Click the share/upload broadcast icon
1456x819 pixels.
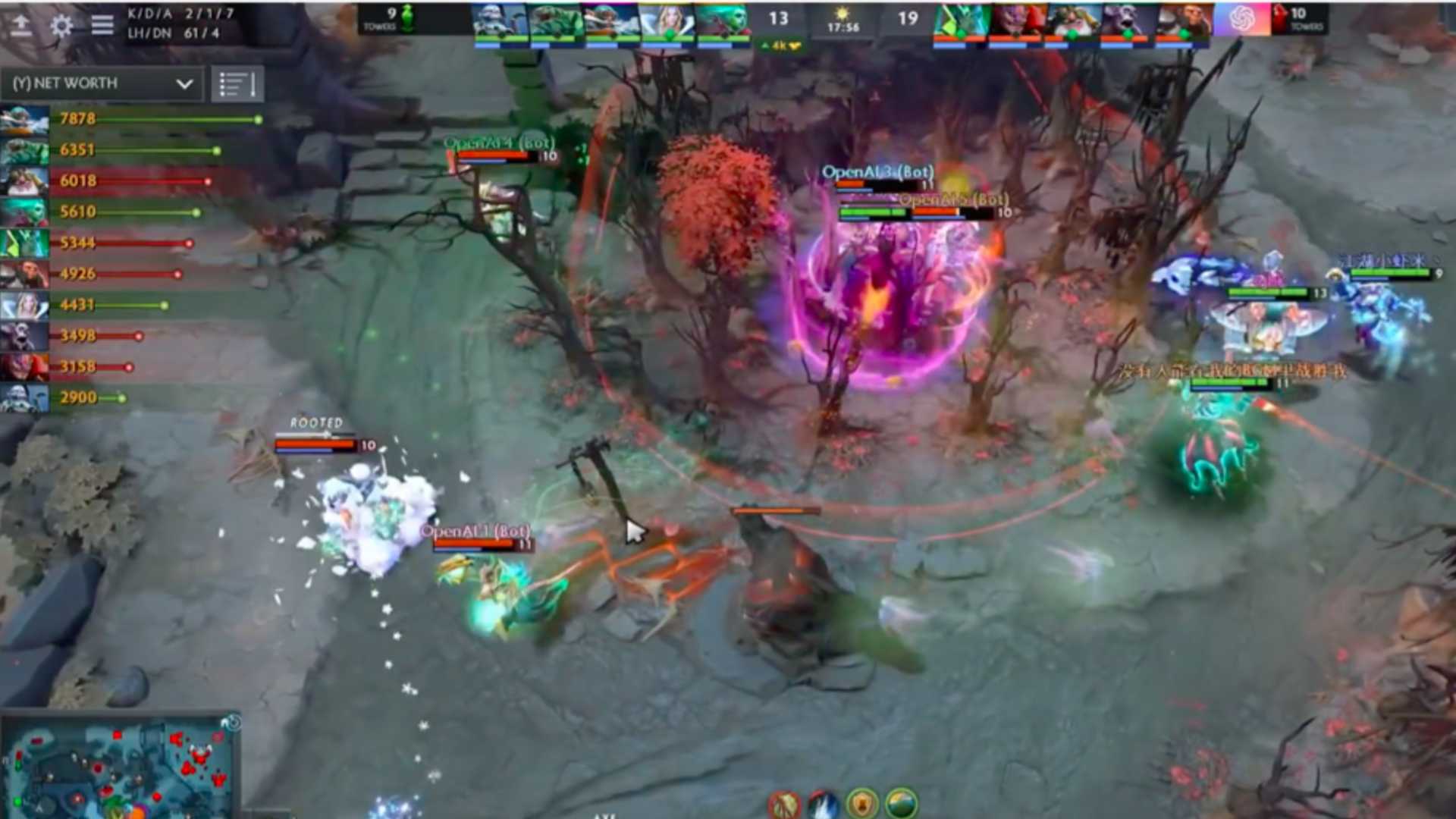22,25
